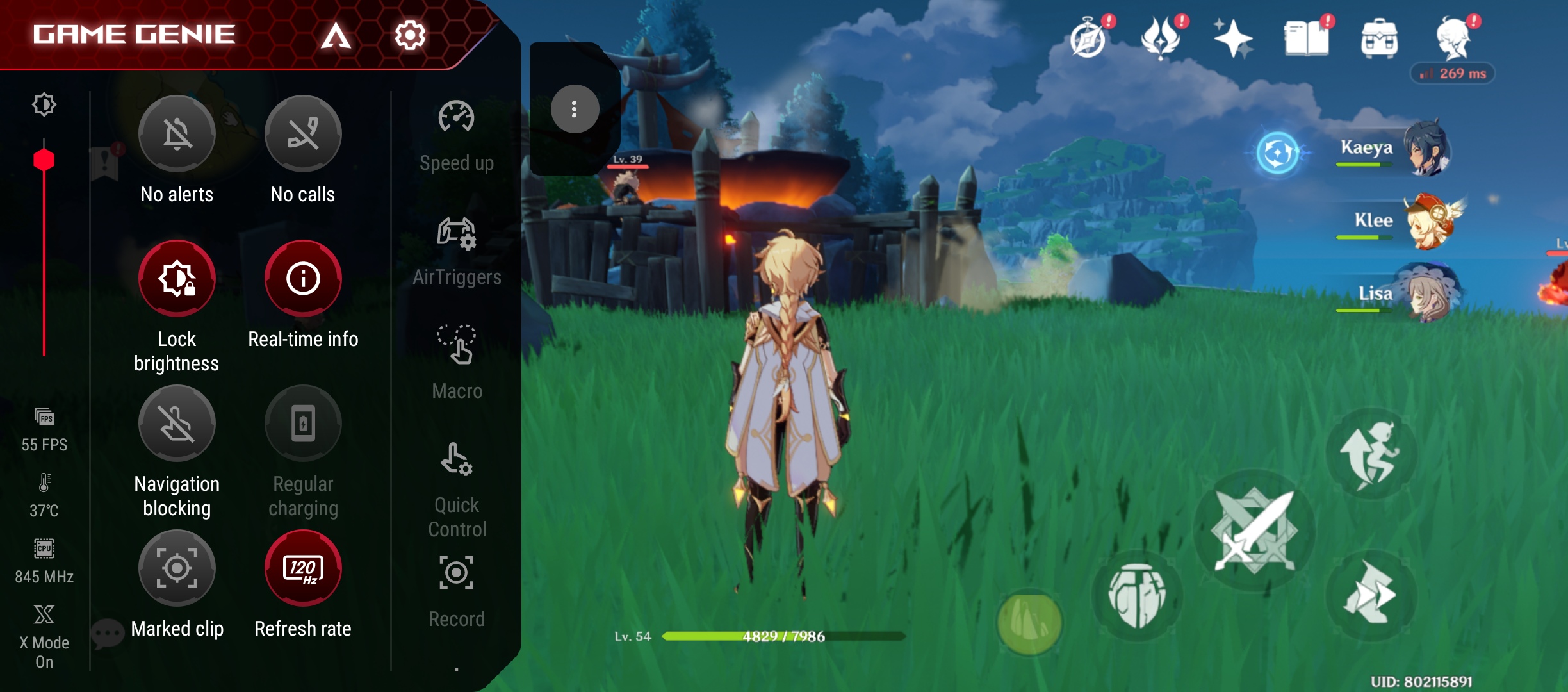Open the wish star icon

click(1233, 38)
